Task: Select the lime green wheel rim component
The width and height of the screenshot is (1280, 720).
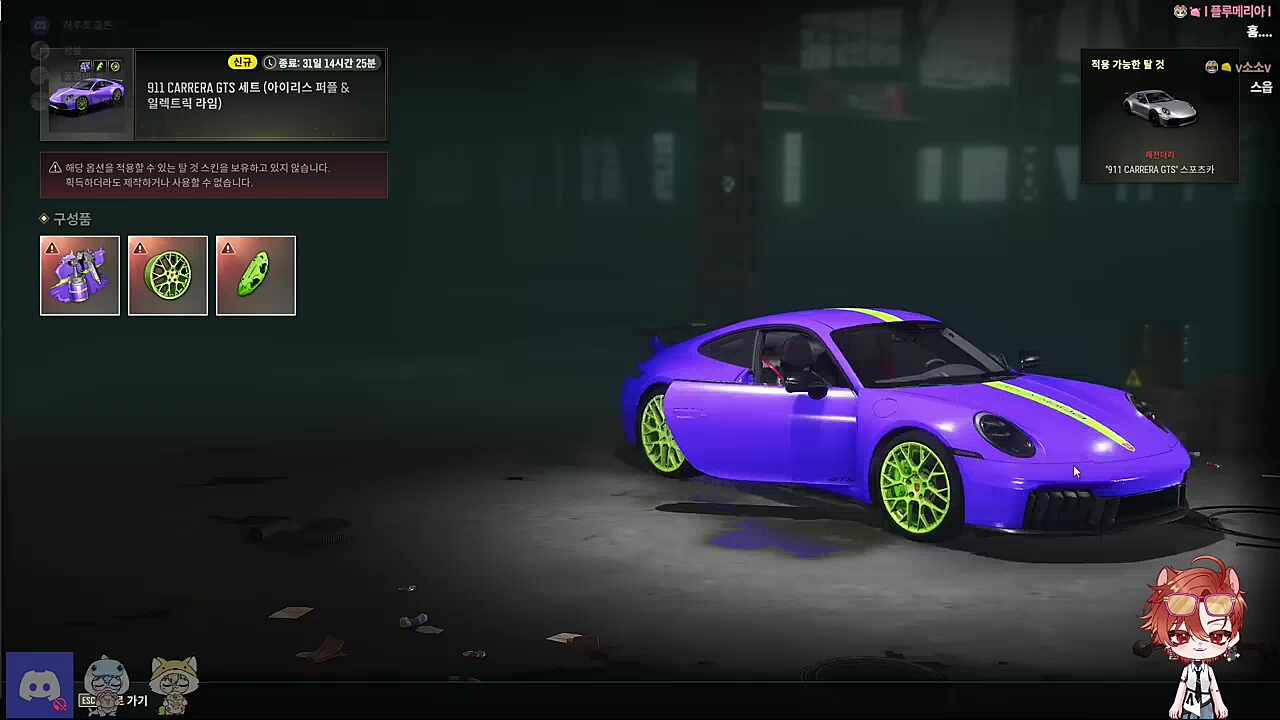Action: pyautogui.click(x=168, y=275)
